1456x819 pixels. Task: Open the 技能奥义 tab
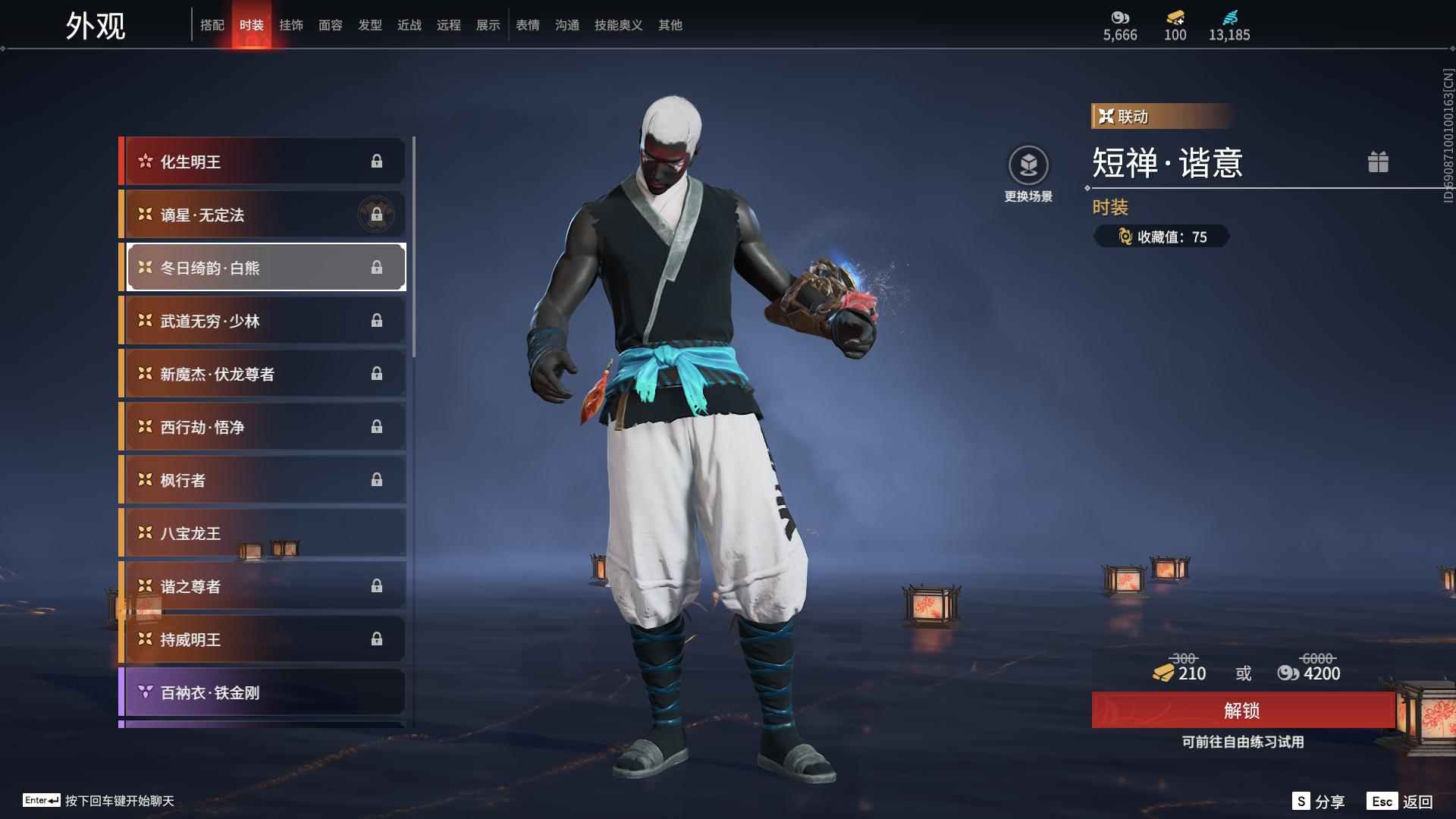617,25
